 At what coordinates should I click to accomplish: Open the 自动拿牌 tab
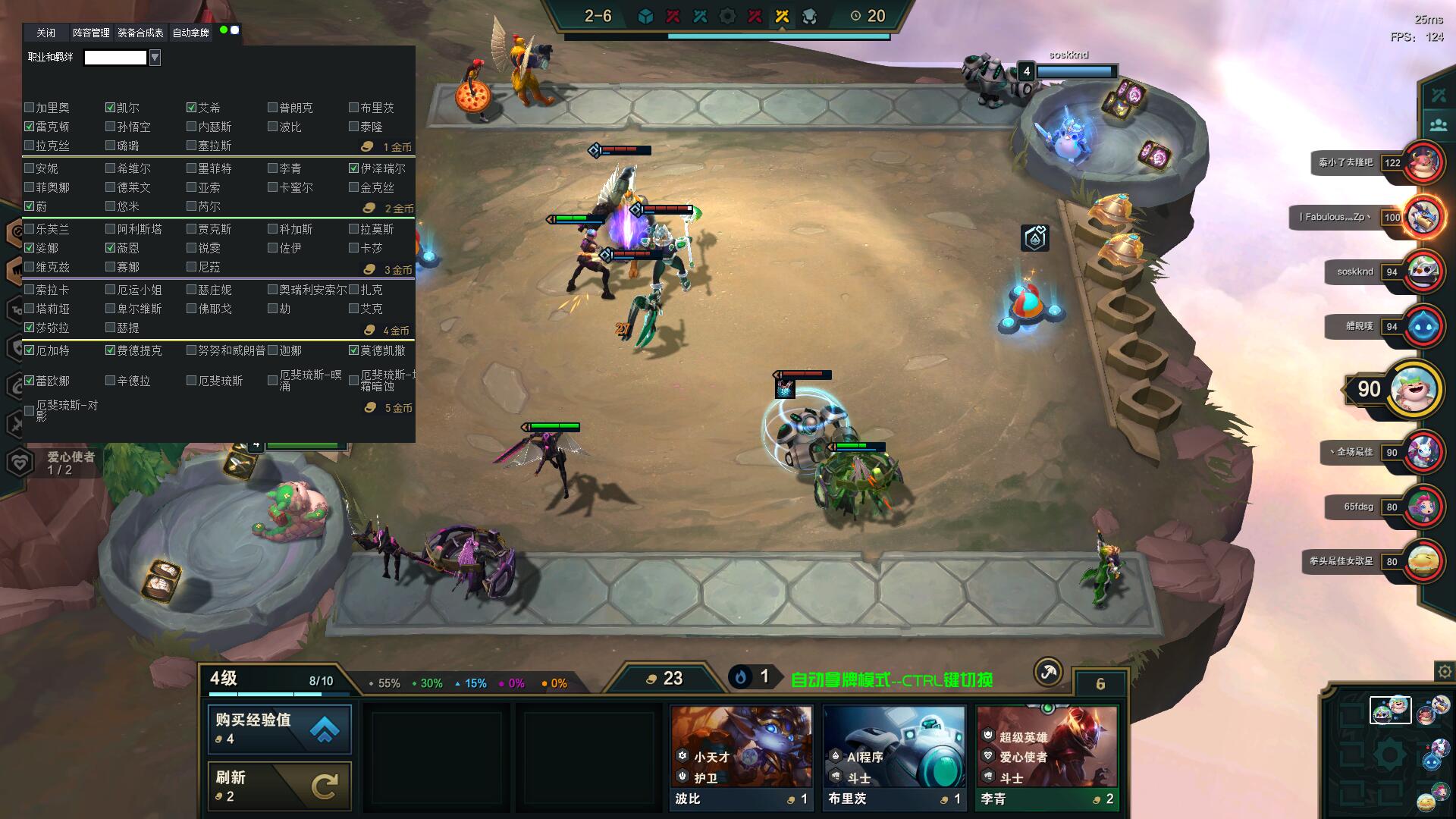pos(190,33)
